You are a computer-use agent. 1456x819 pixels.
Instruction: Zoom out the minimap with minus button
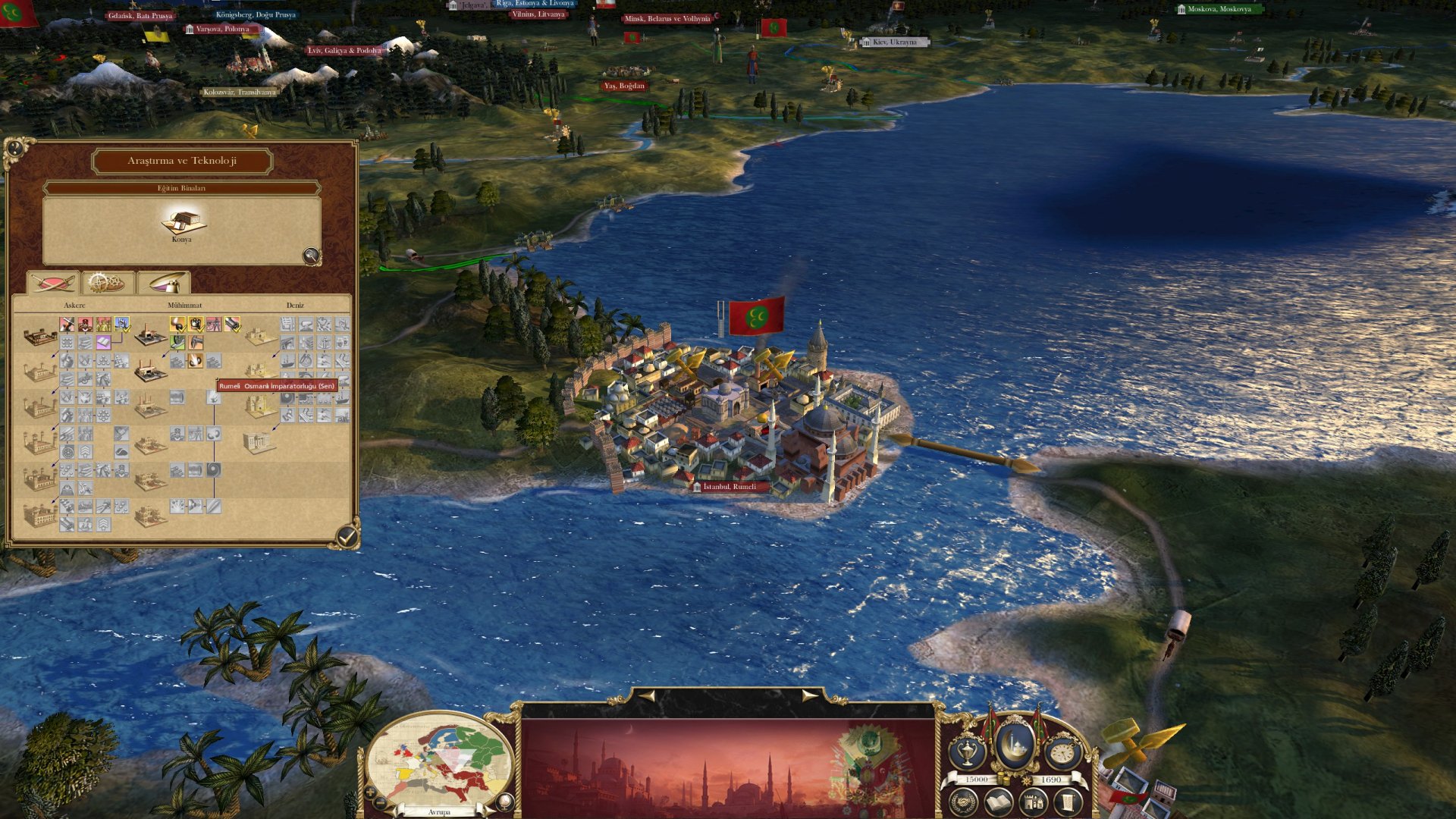(x=381, y=803)
